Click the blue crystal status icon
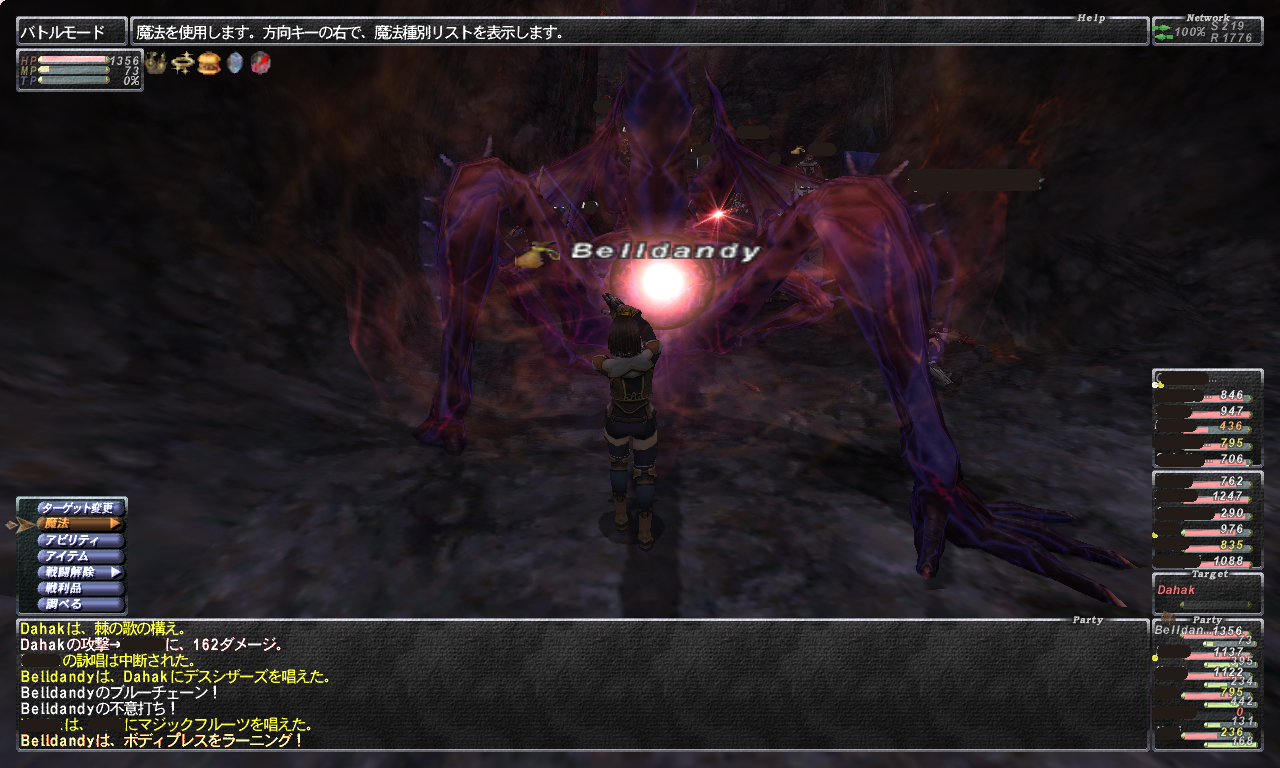The image size is (1280, 768). click(x=235, y=64)
